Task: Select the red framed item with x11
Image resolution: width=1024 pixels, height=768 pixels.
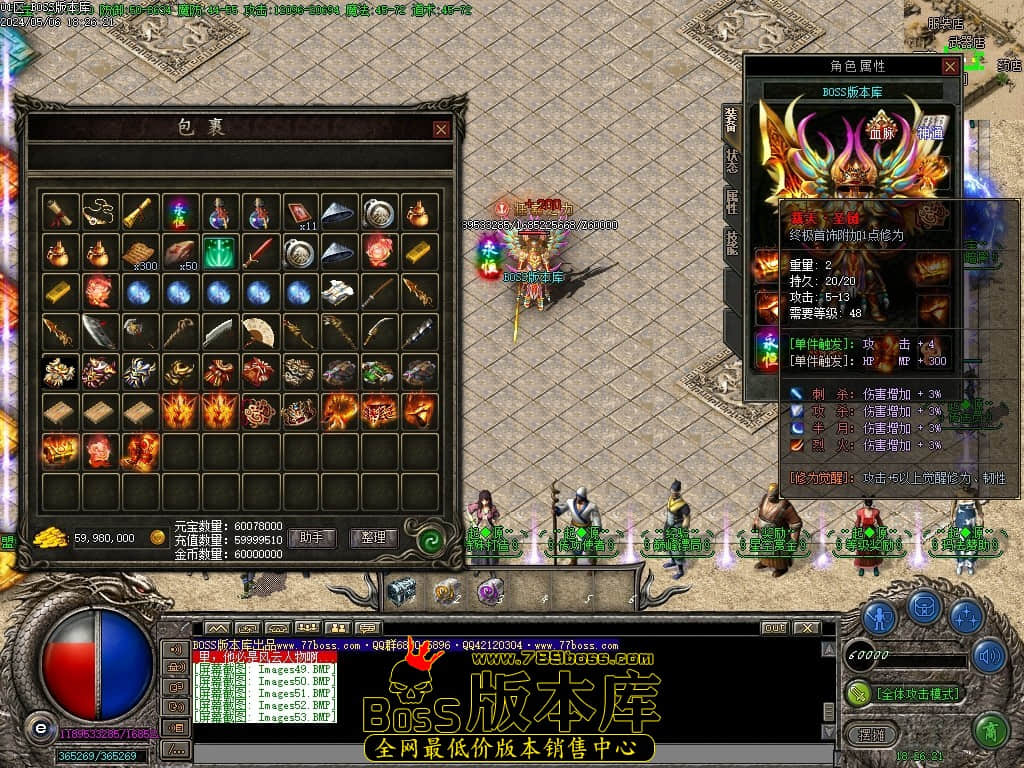Action: 299,212
